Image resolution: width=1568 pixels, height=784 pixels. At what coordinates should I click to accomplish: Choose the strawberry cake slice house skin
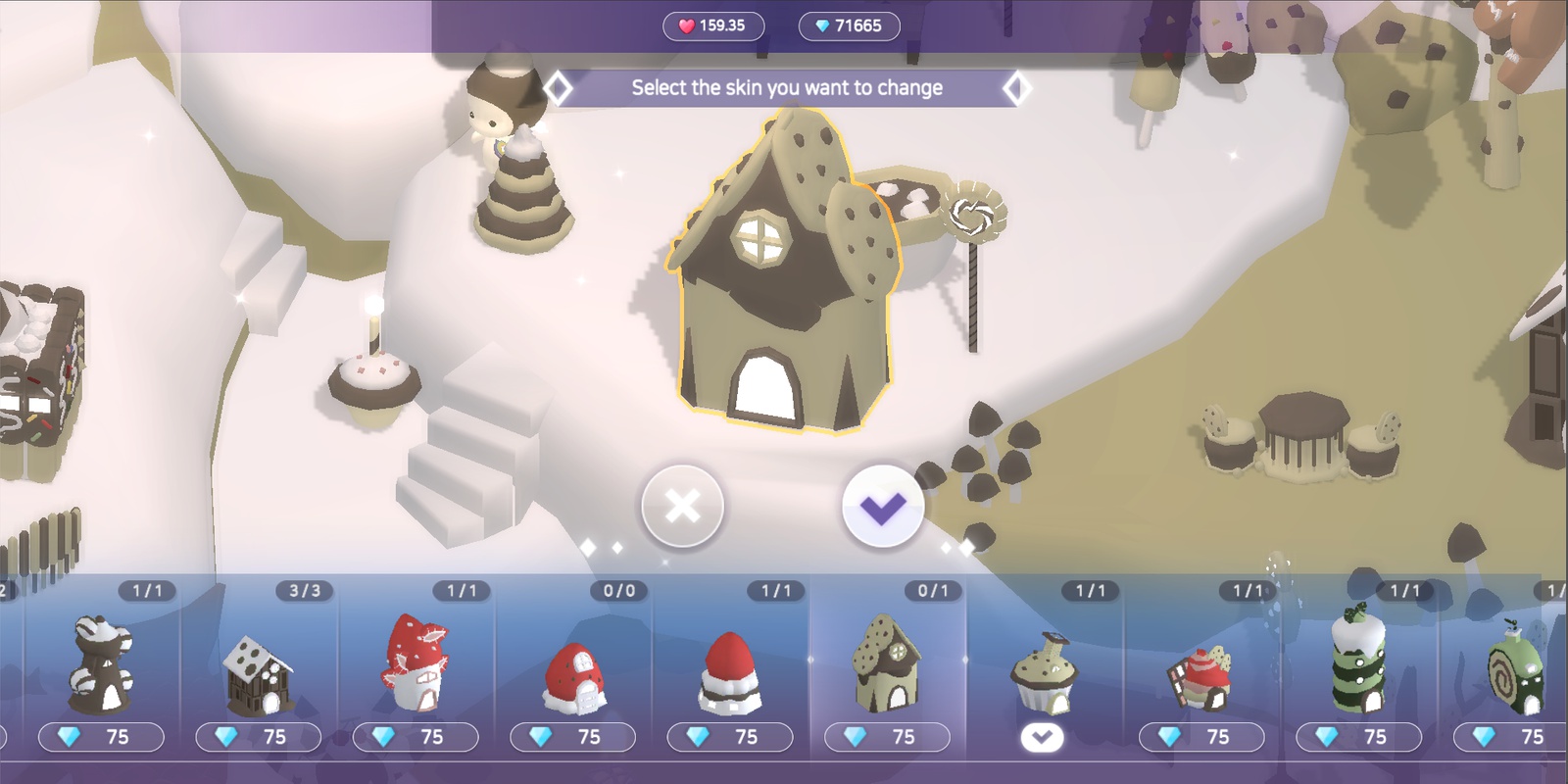1200,676
